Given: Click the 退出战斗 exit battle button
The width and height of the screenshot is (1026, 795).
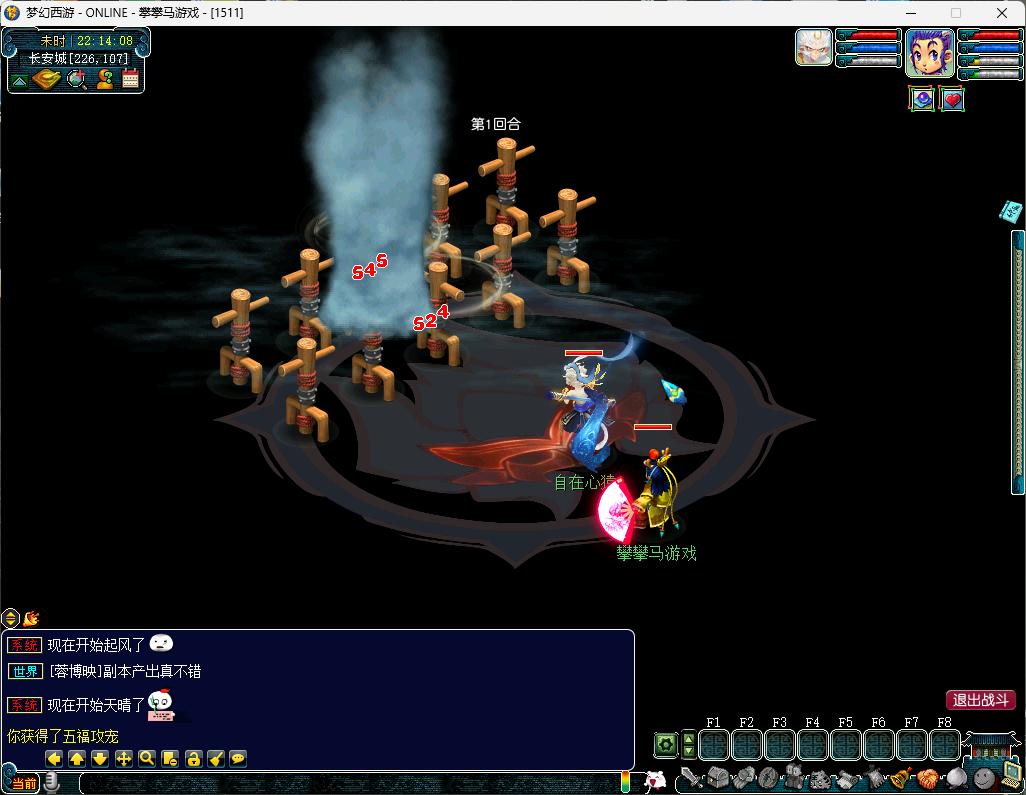Looking at the screenshot, I should click(x=980, y=700).
